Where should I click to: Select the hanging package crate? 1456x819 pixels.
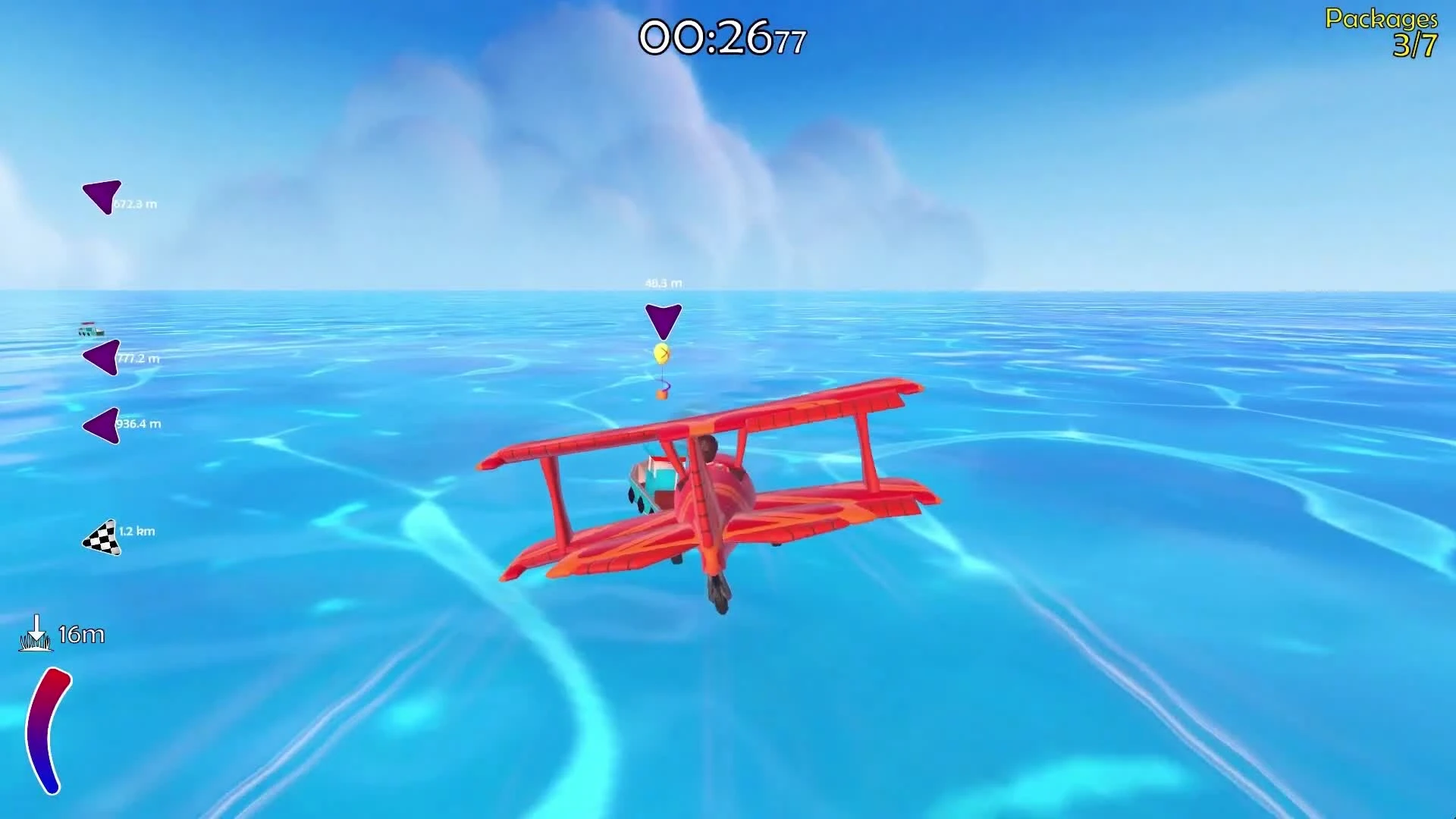[x=661, y=394]
